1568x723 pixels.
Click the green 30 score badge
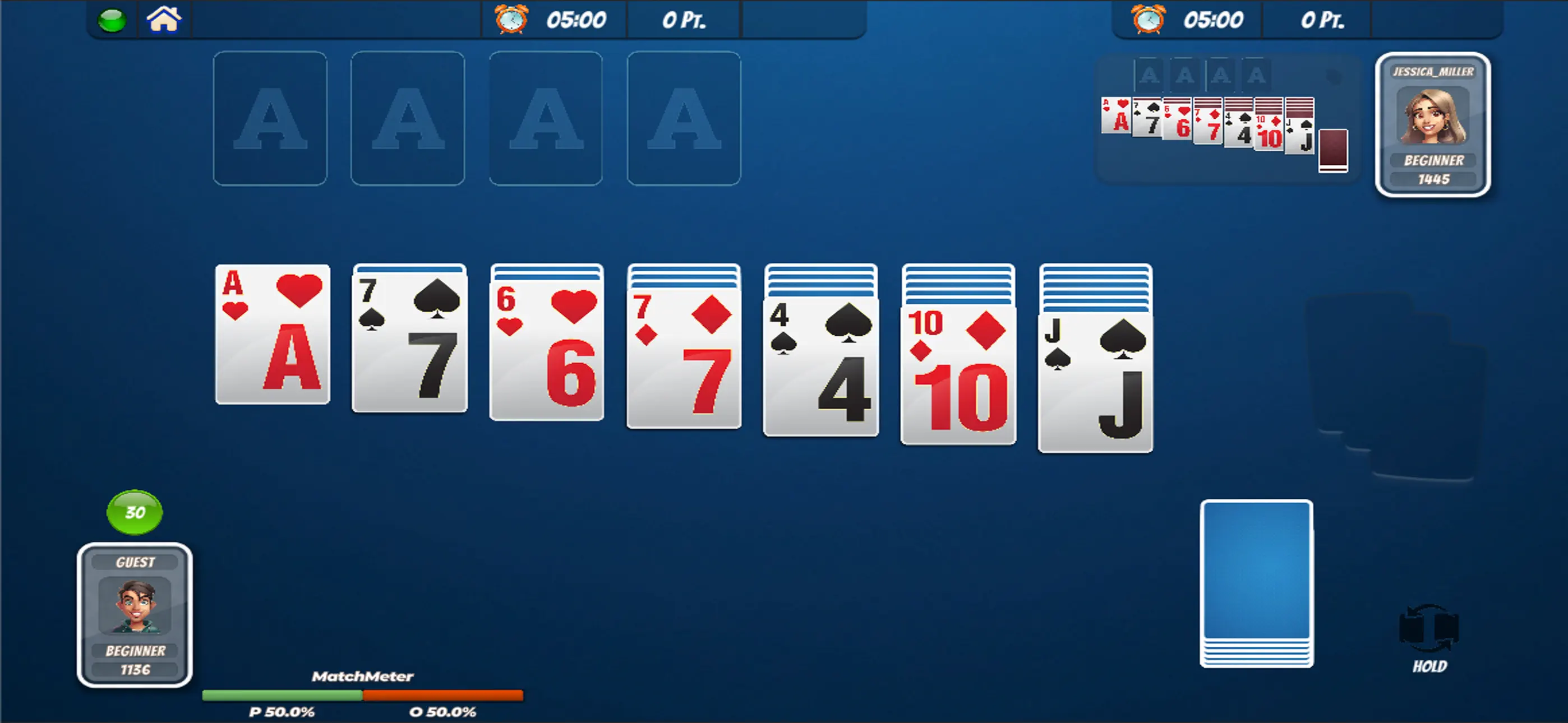pyautogui.click(x=135, y=513)
